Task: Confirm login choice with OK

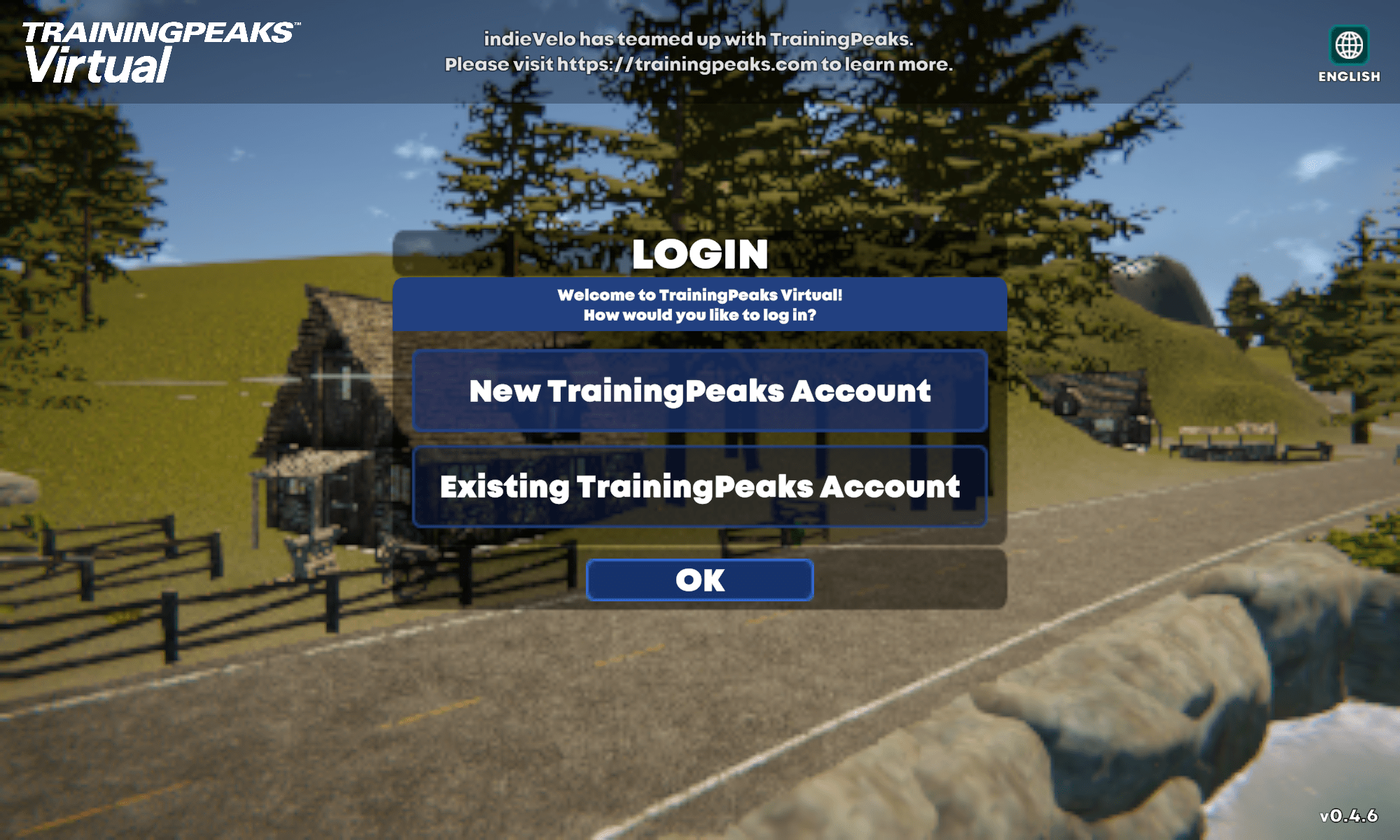Action: (x=700, y=580)
